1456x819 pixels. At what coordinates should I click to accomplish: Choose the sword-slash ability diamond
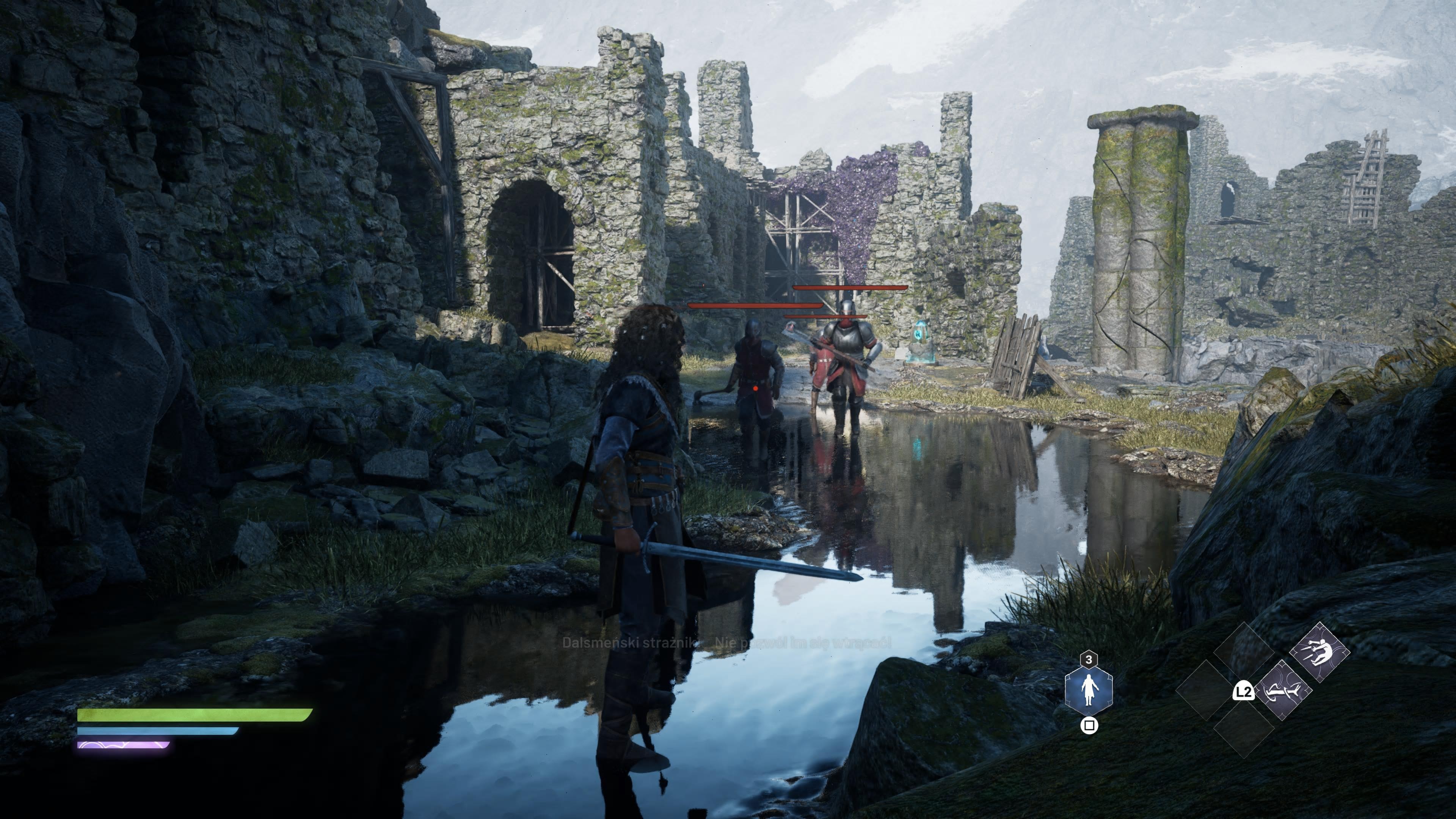coord(1282,690)
